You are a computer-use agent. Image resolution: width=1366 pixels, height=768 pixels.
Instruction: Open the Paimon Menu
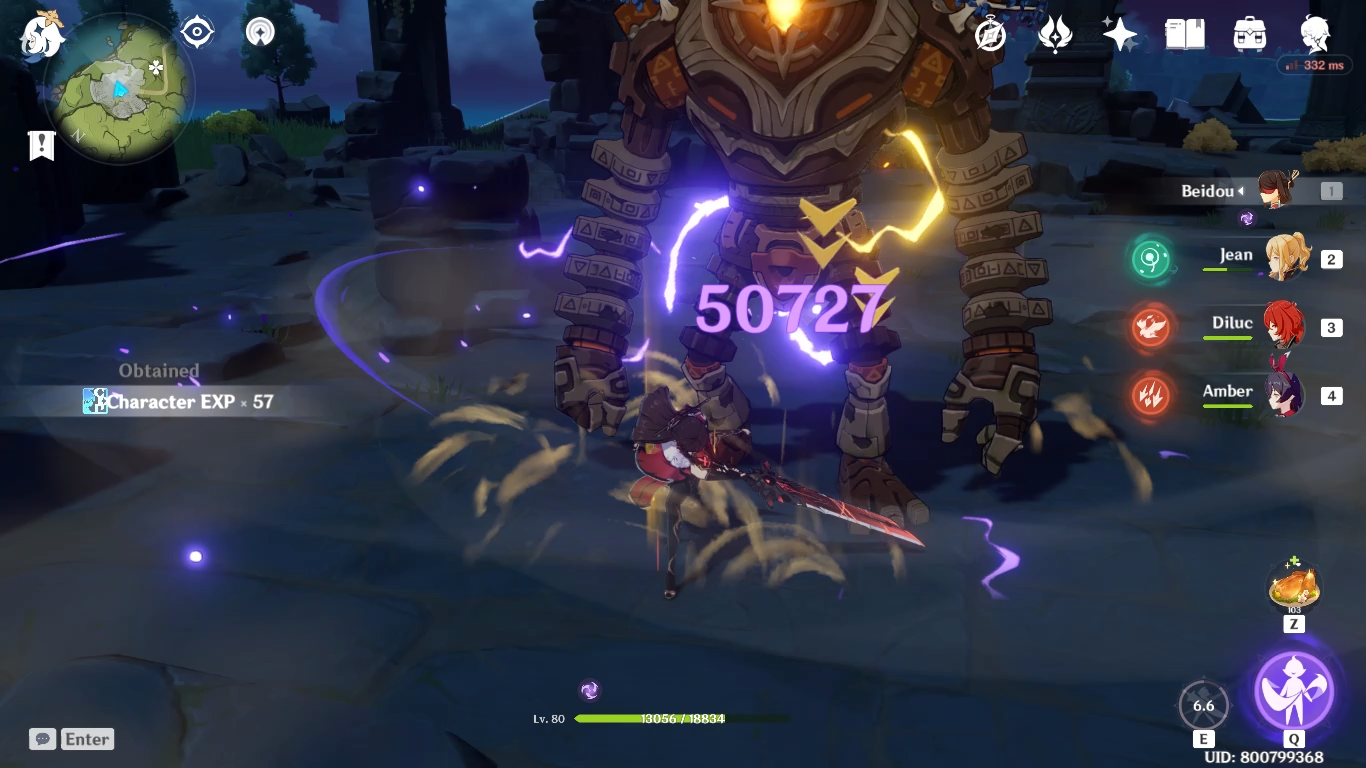click(40, 33)
